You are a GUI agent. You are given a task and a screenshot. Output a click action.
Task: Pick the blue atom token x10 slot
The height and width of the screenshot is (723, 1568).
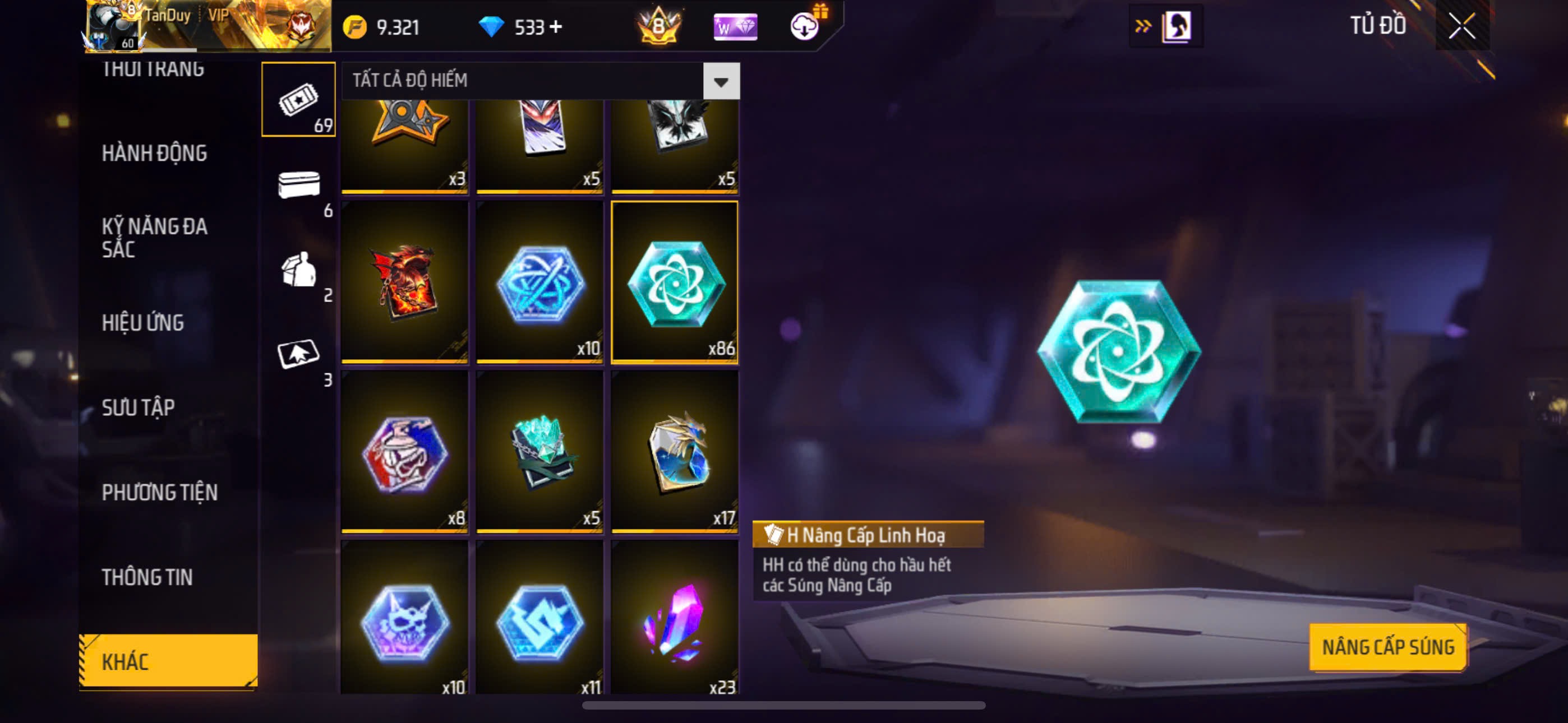click(540, 282)
